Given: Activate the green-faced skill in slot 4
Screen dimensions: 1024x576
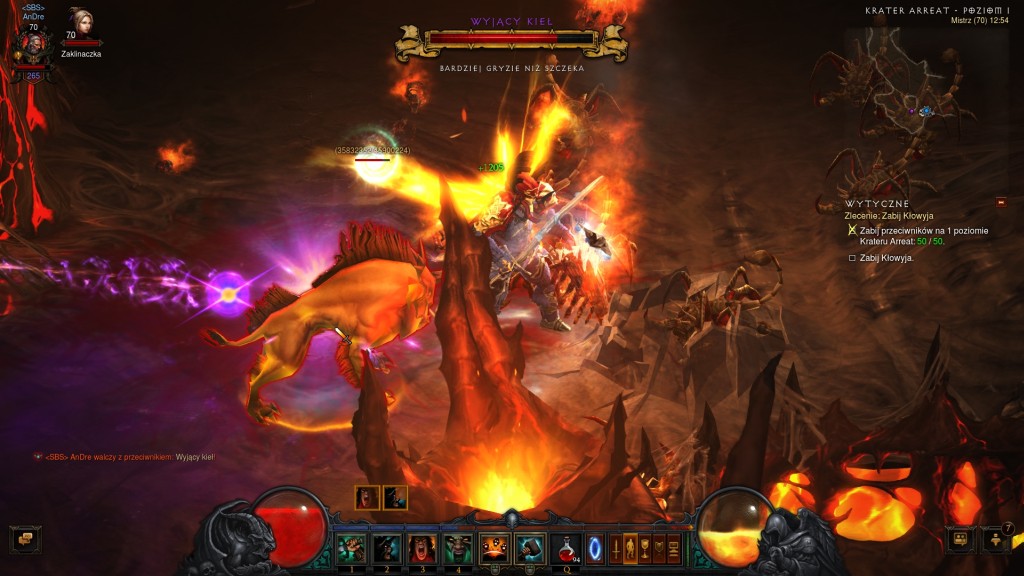Looking at the screenshot, I should point(459,548).
